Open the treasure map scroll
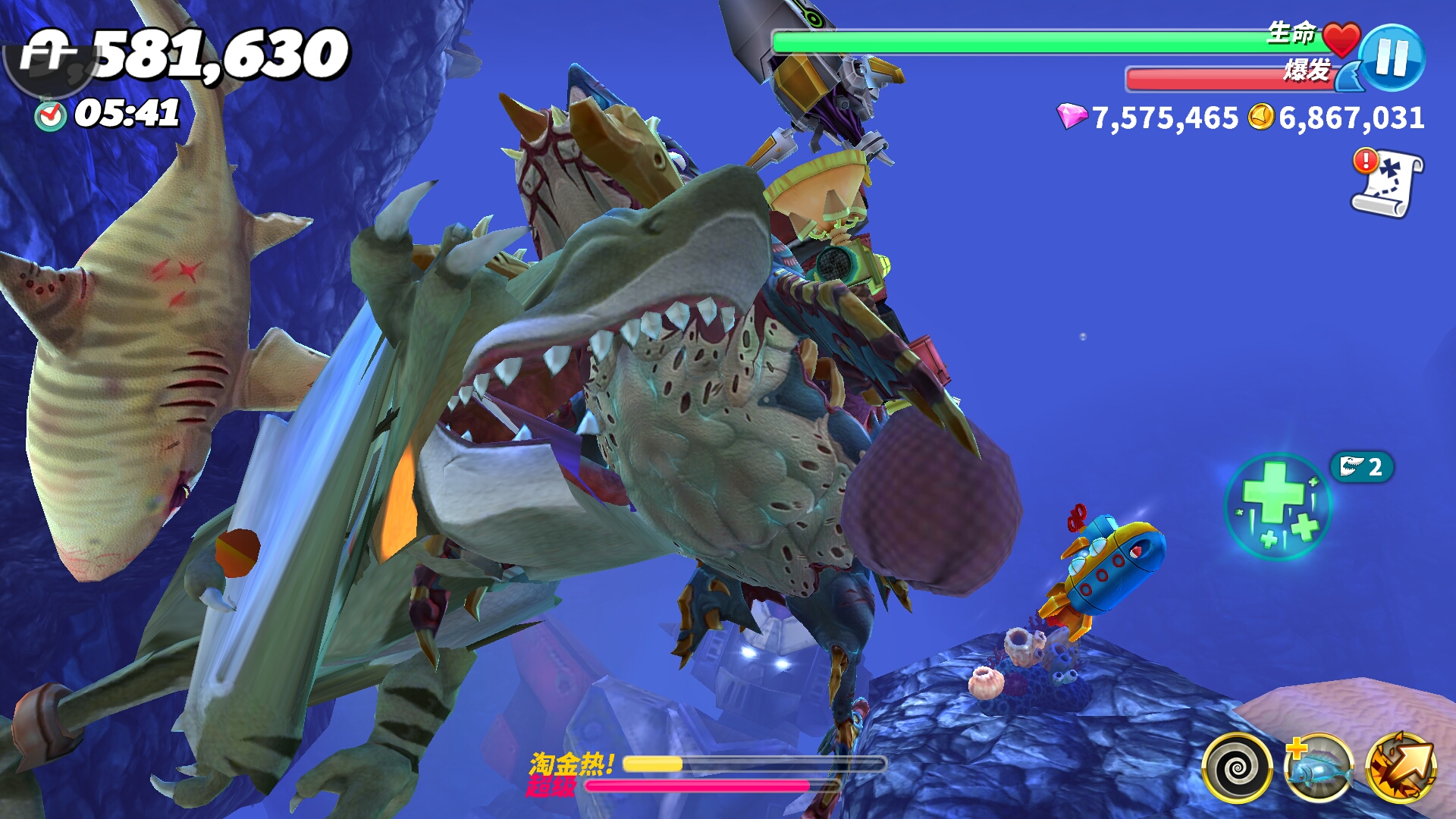This screenshot has height=819, width=1456. [1389, 184]
